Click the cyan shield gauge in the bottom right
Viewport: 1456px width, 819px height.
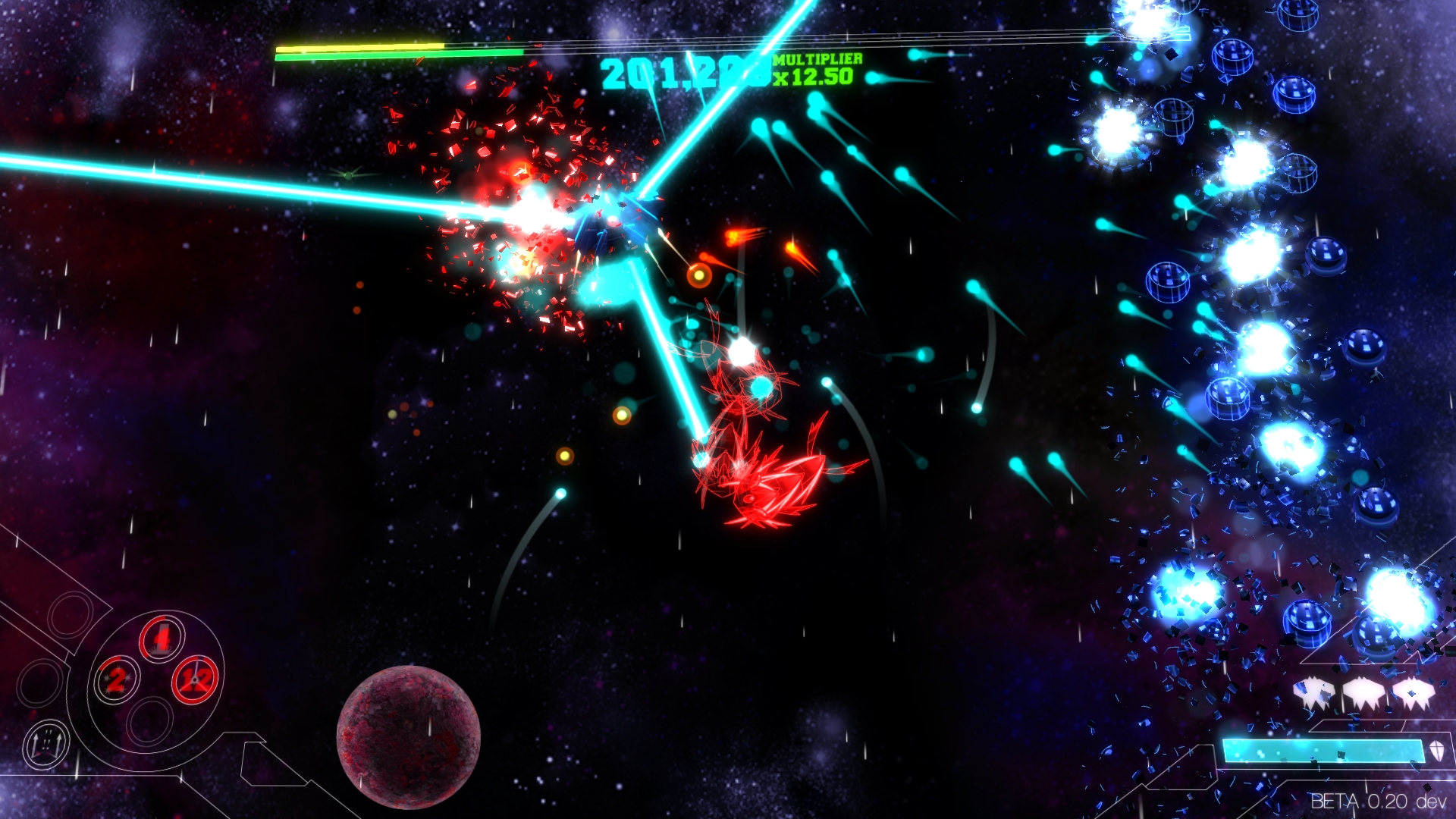tap(1323, 752)
